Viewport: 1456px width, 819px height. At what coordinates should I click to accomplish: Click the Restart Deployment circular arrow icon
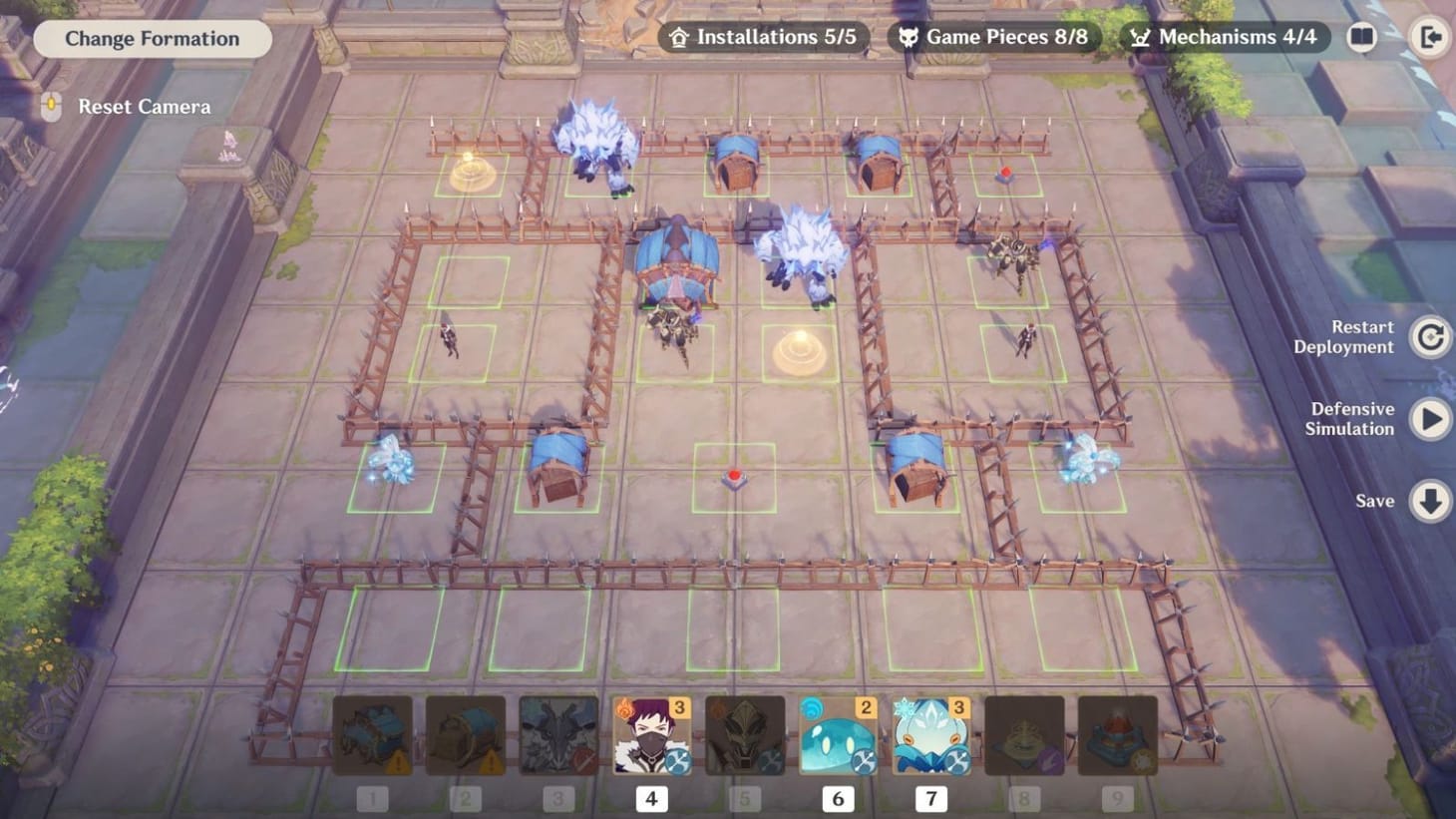[1430, 337]
